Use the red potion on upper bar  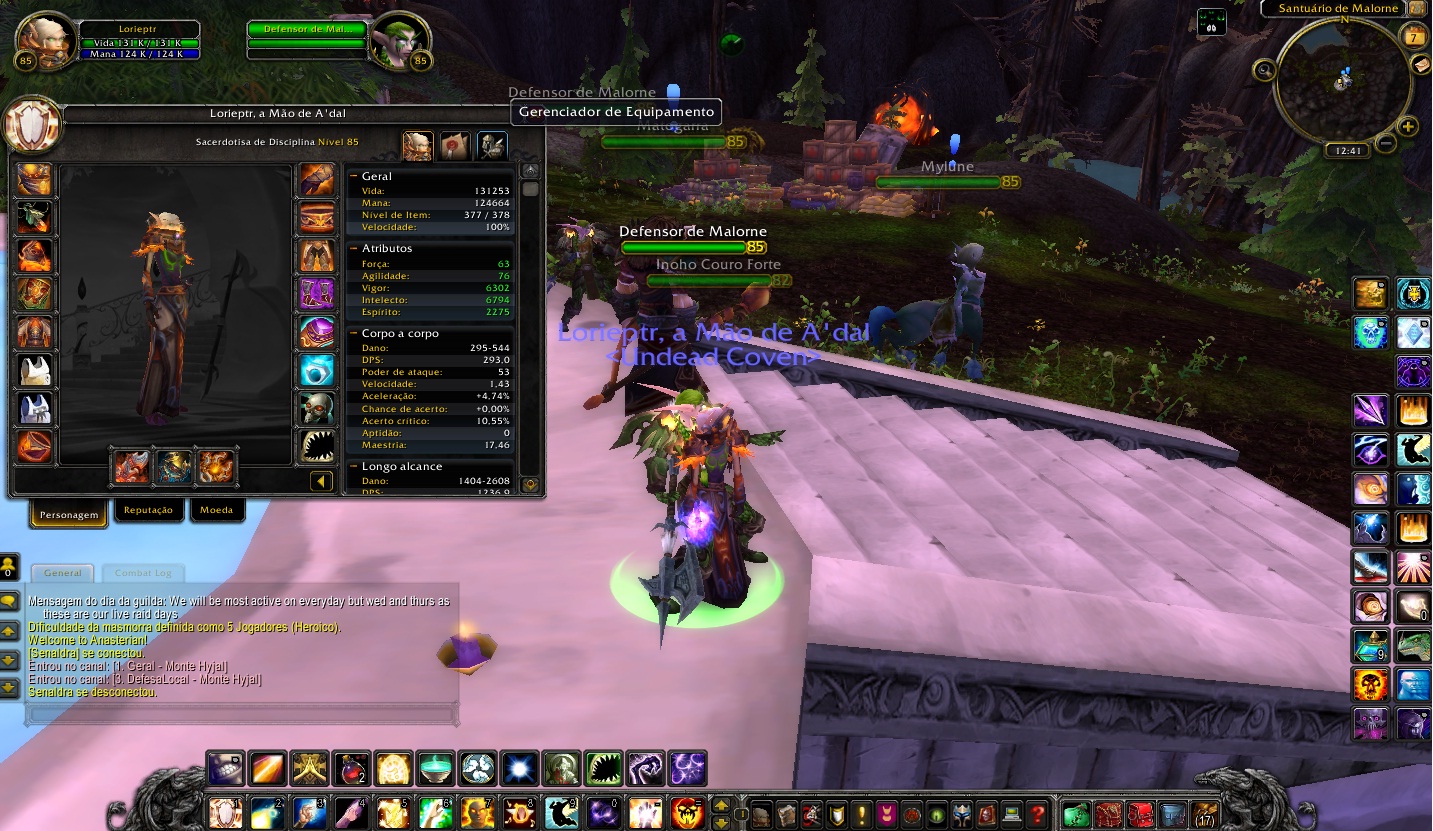click(351, 769)
